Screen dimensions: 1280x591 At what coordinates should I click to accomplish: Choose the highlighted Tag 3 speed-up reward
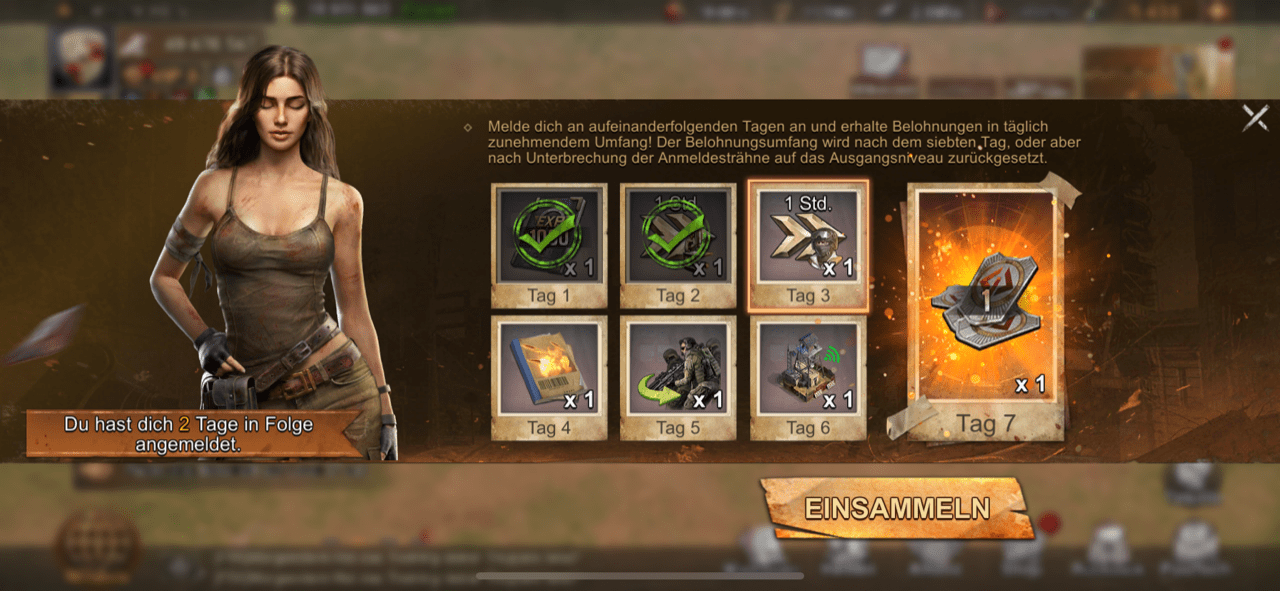pyautogui.click(x=808, y=245)
